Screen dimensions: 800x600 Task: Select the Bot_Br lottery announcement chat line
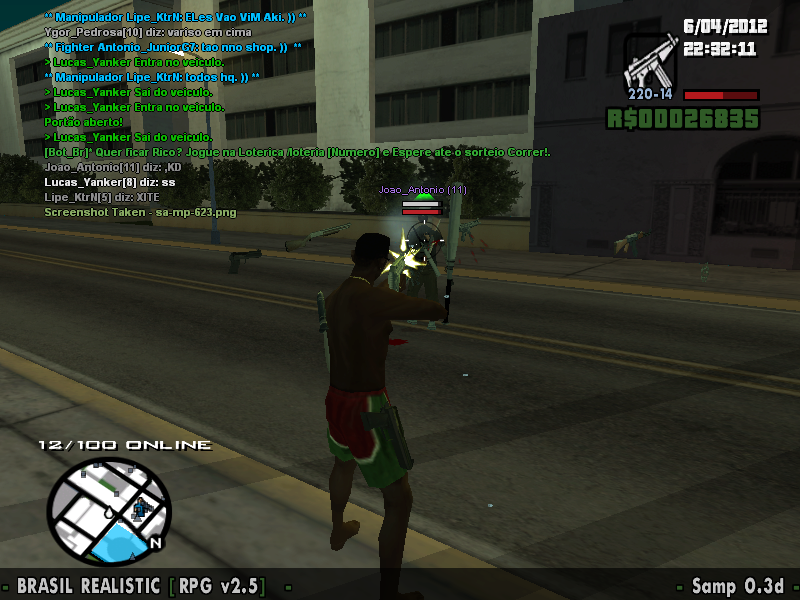point(297,152)
